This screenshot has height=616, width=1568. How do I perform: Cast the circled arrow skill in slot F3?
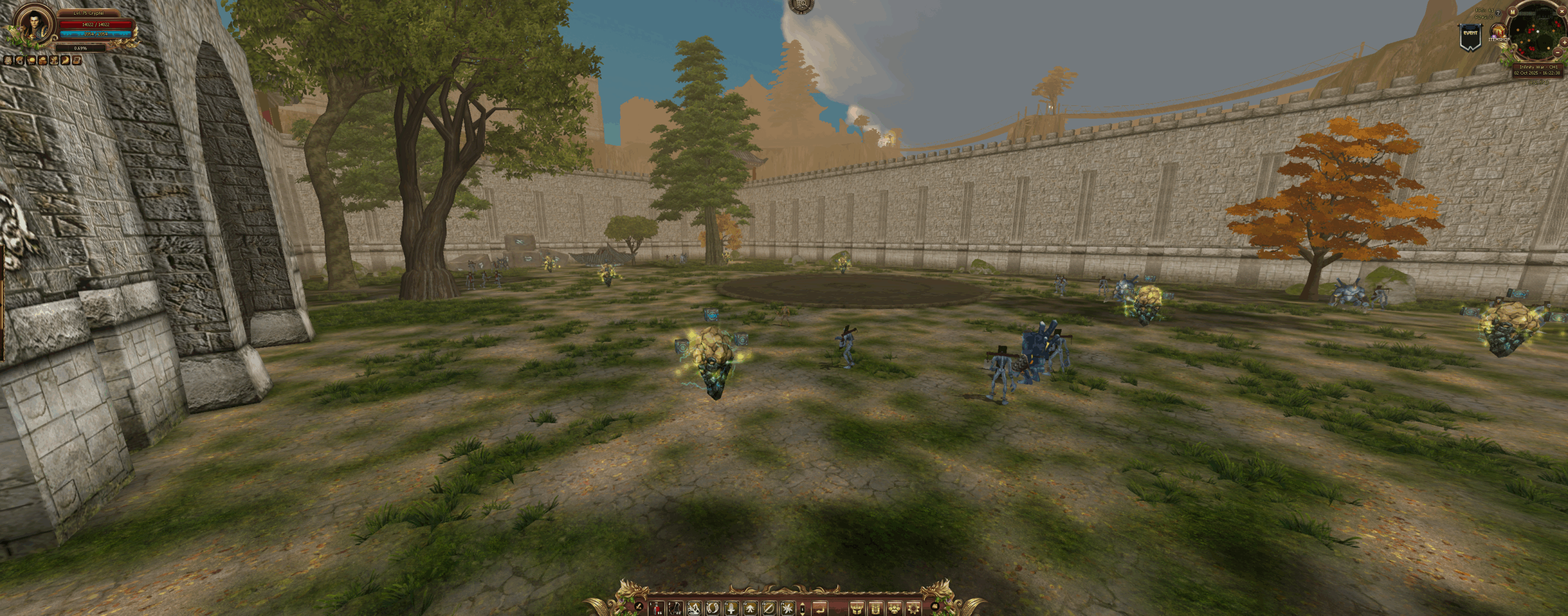pos(769,608)
